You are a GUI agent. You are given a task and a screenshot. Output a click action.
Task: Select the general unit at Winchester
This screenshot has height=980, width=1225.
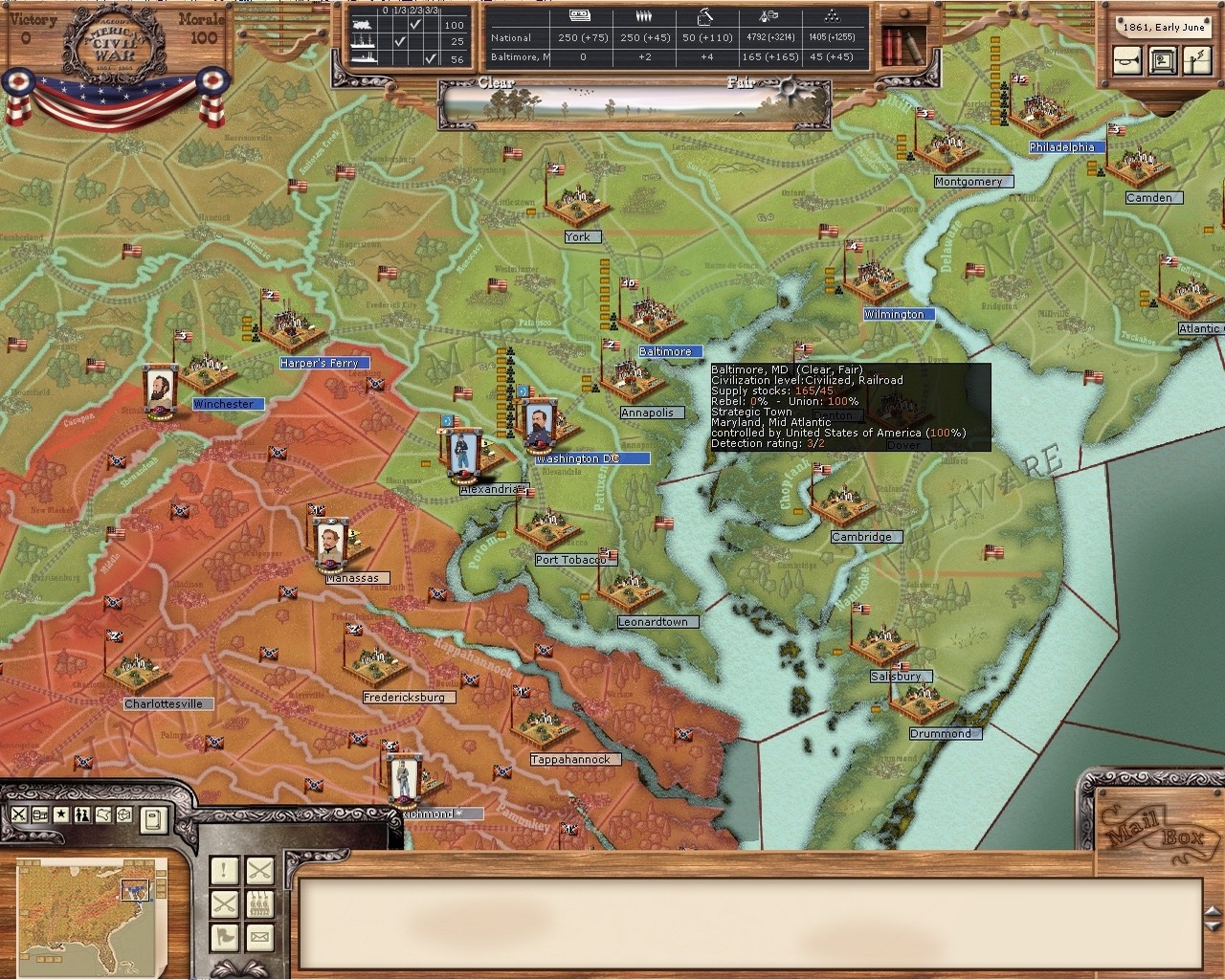point(159,390)
